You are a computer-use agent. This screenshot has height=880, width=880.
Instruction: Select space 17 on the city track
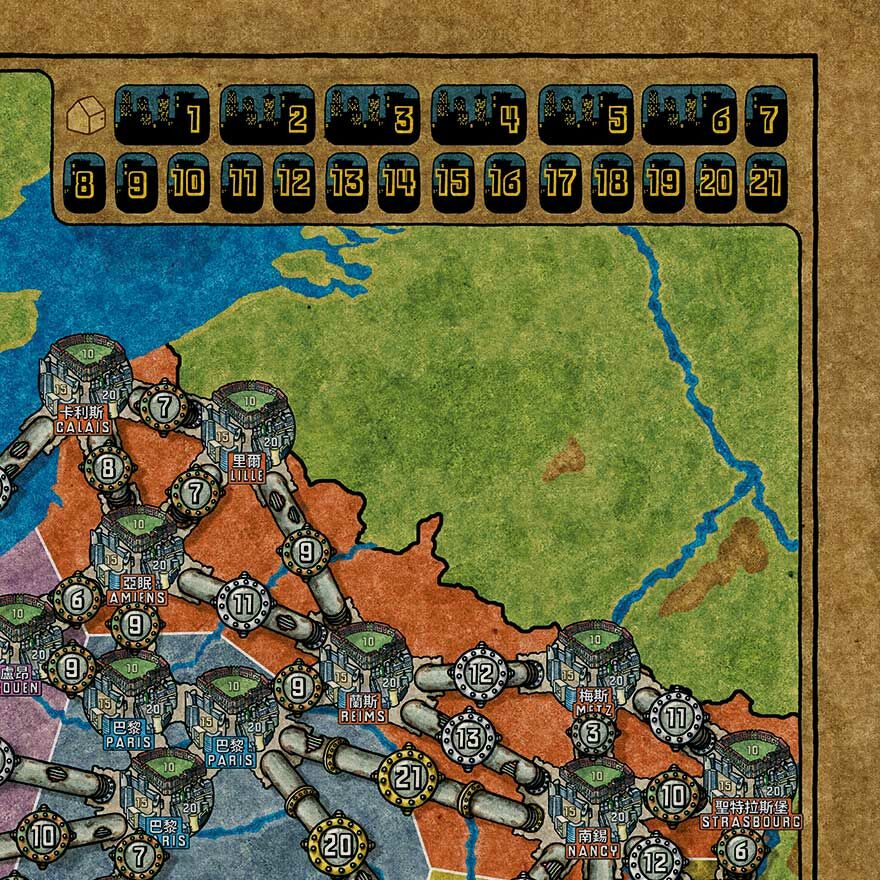pyautogui.click(x=559, y=182)
